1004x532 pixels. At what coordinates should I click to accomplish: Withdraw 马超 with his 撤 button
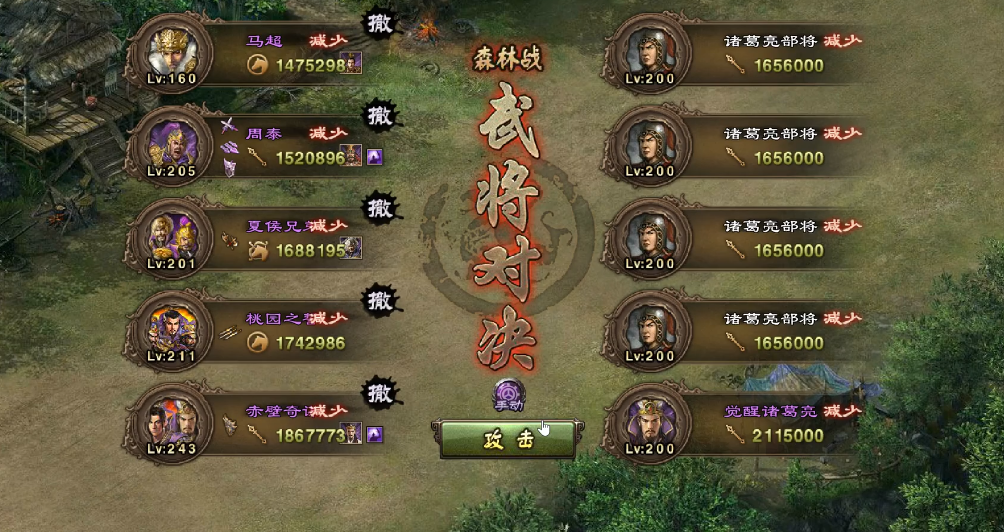click(x=379, y=23)
